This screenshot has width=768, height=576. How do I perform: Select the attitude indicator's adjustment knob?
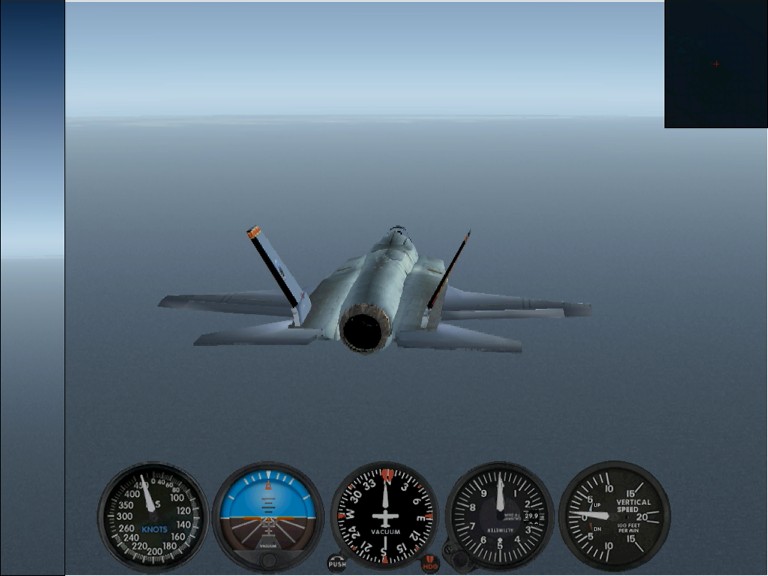[x=268, y=560]
